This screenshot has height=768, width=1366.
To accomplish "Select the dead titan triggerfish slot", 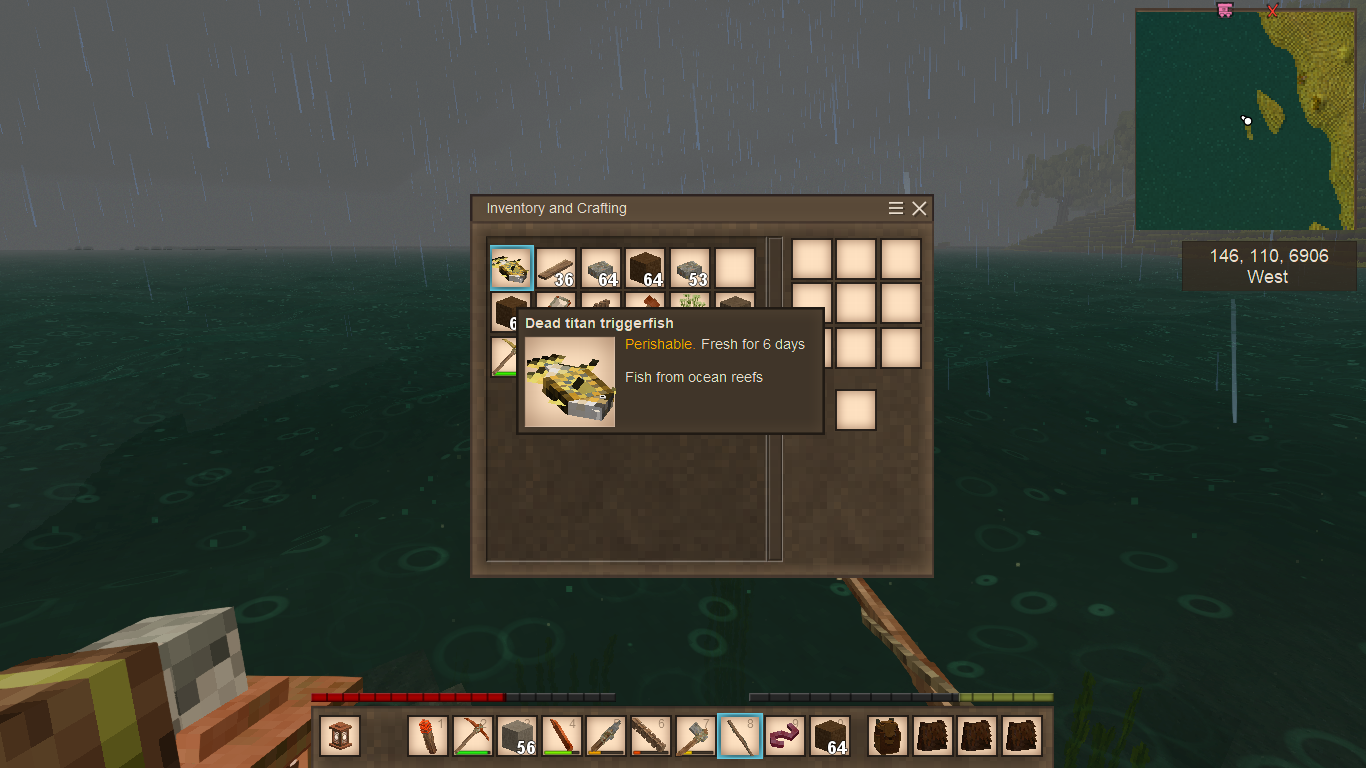I will (x=511, y=268).
